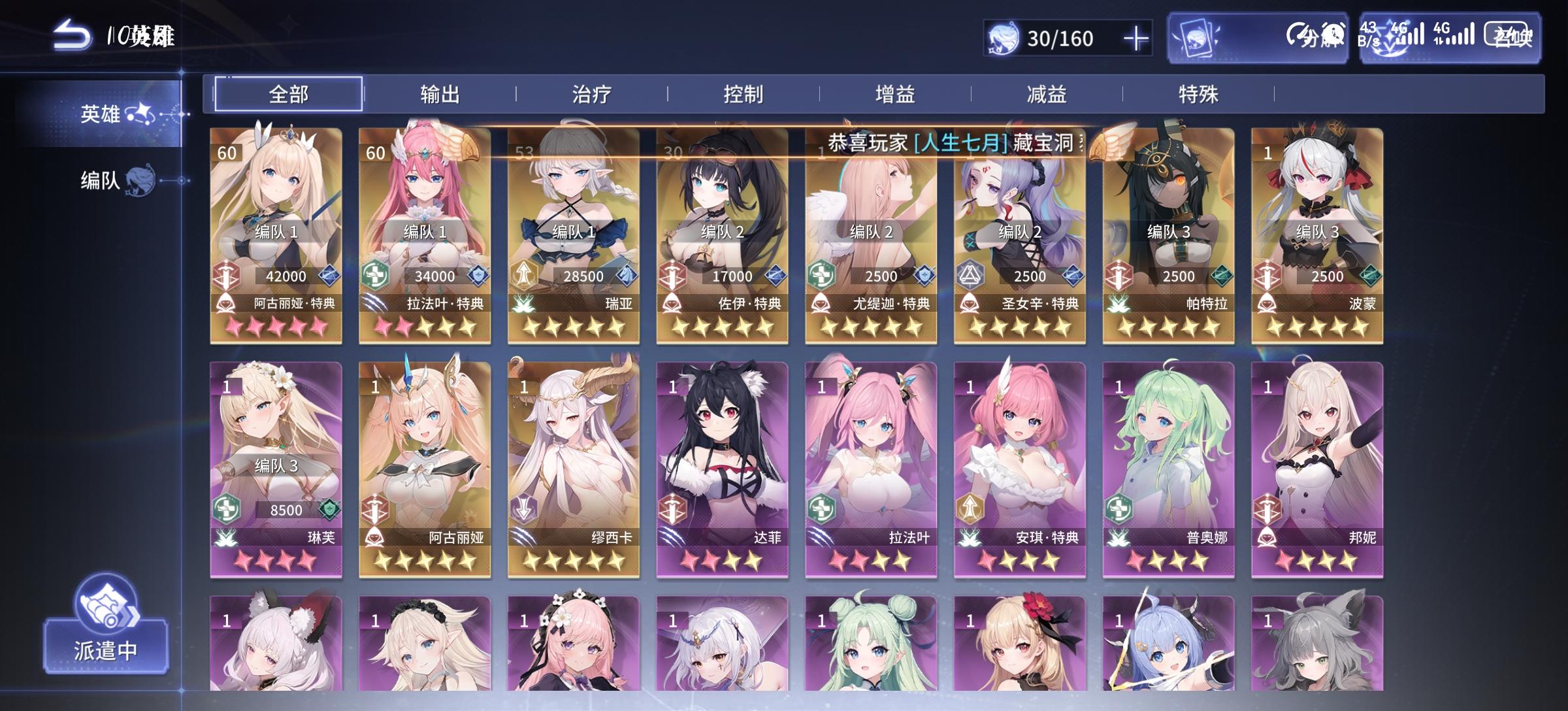Switch to the 输出 filter tab
The image size is (1568, 711).
coord(441,93)
